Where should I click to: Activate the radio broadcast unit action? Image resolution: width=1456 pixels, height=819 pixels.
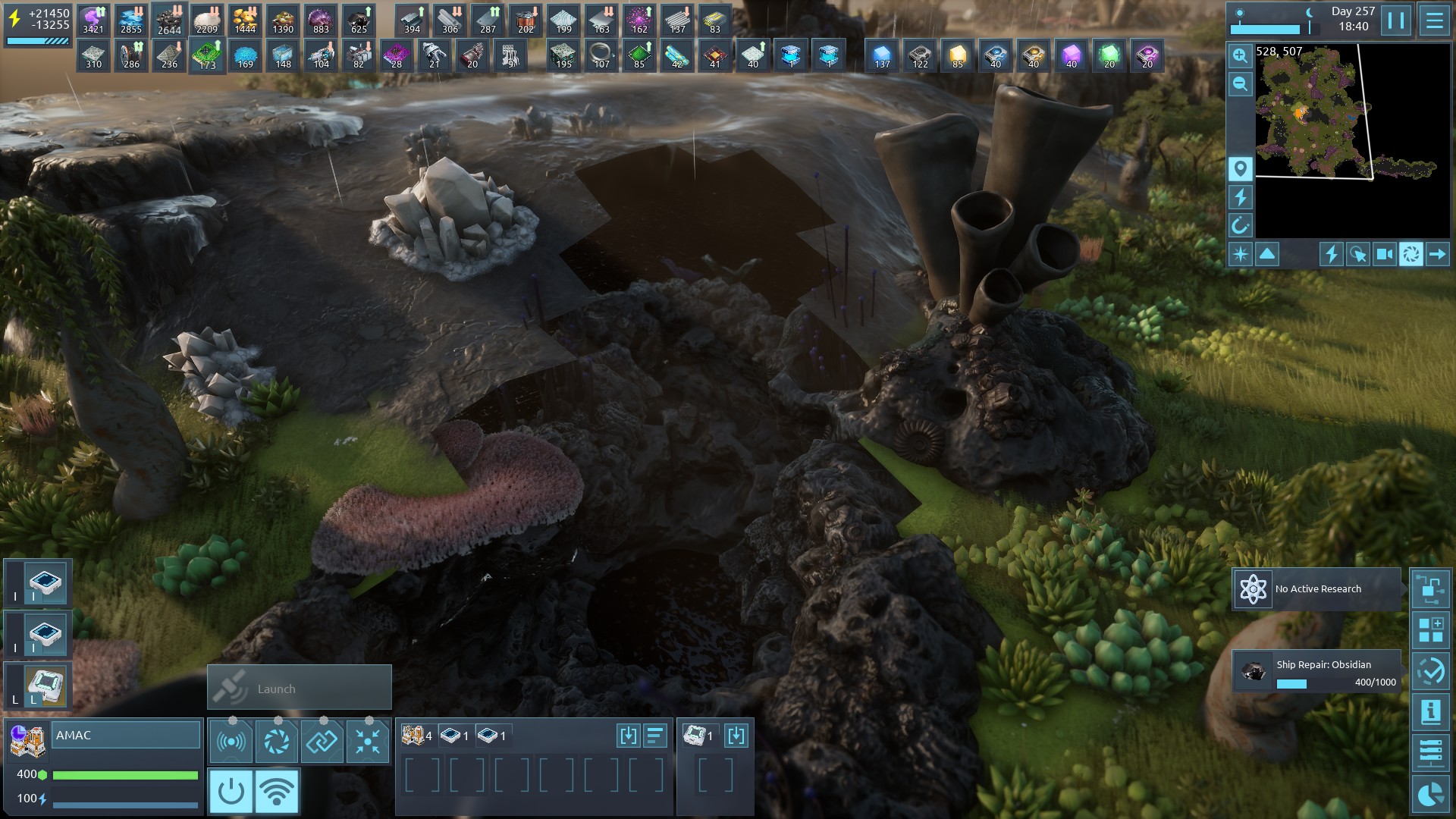pos(231,741)
